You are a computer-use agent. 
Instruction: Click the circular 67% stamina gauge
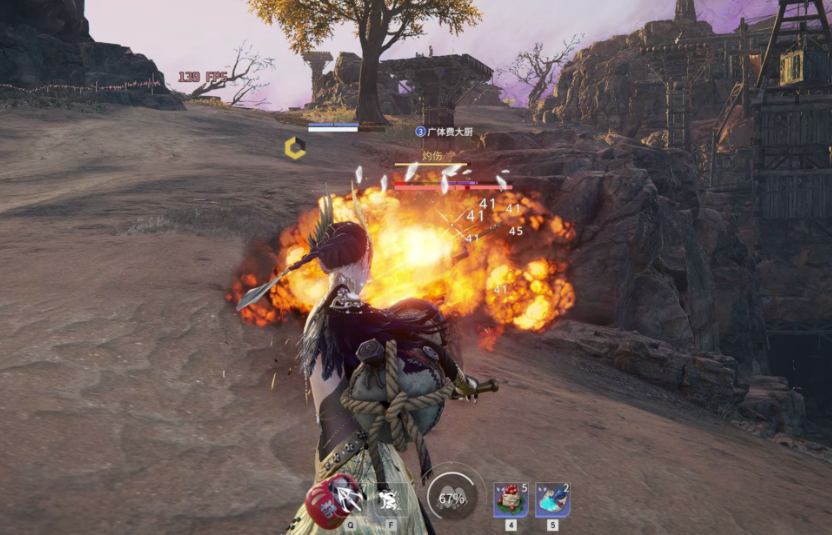click(x=452, y=498)
